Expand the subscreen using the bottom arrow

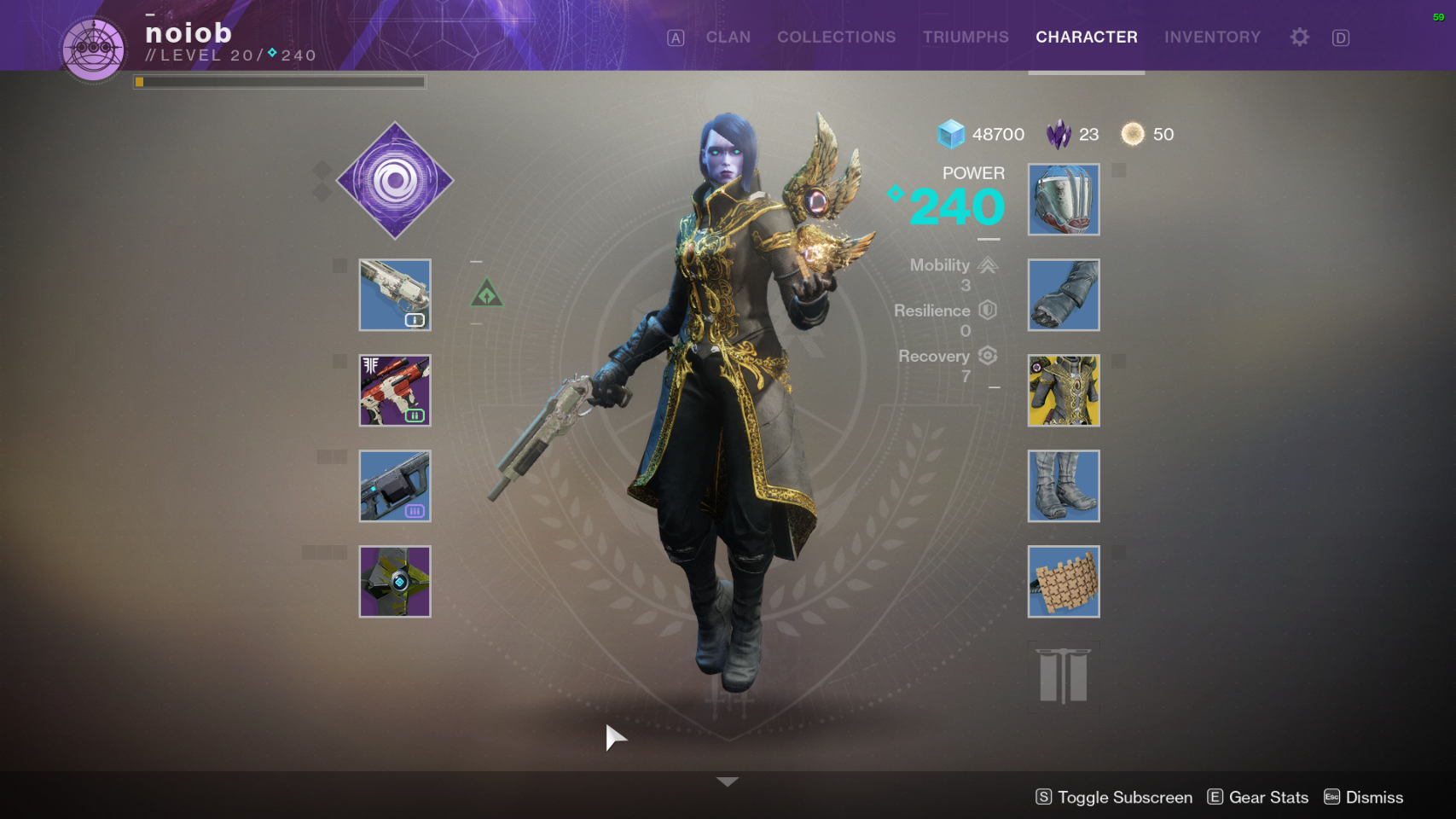[x=728, y=781]
